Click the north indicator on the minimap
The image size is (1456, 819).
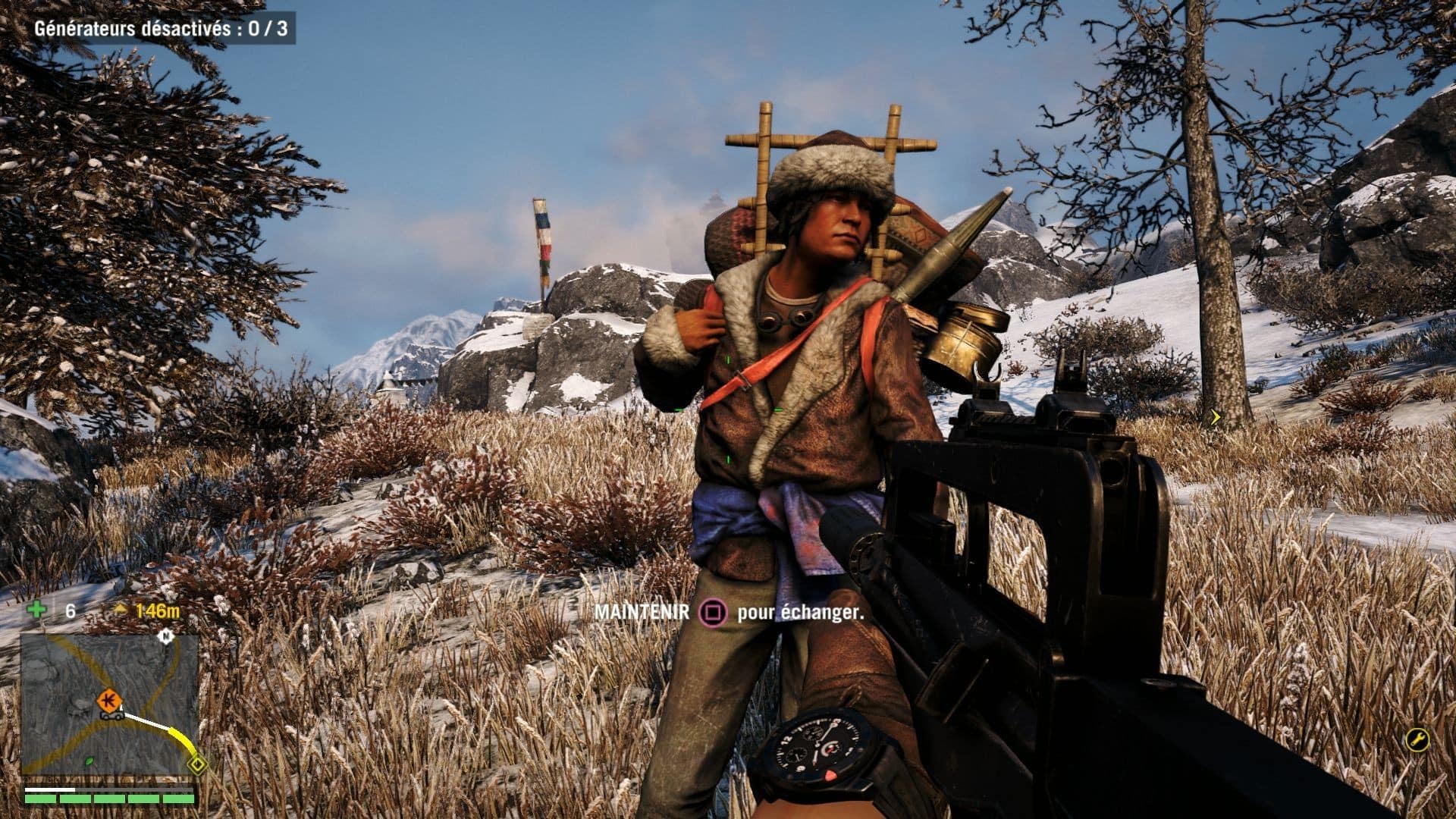(165, 637)
